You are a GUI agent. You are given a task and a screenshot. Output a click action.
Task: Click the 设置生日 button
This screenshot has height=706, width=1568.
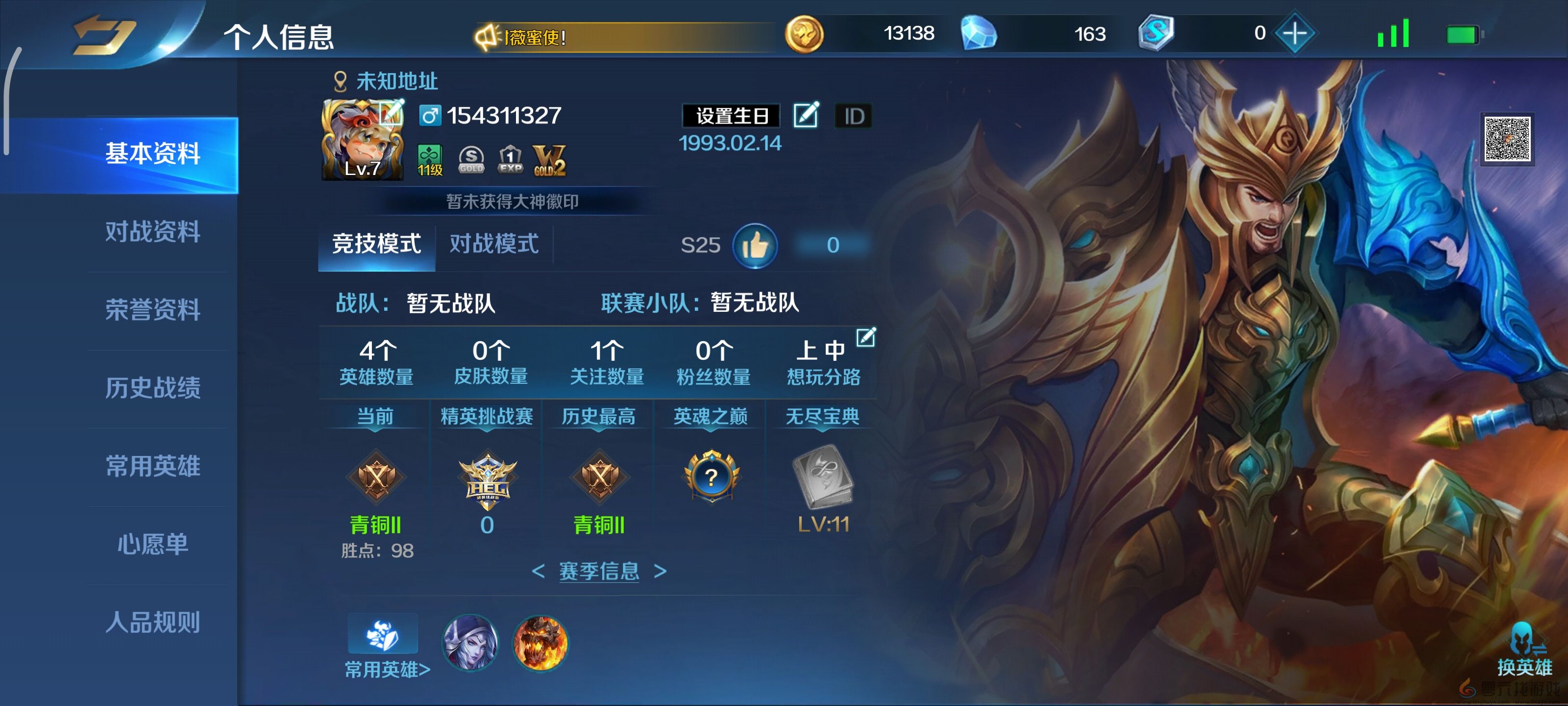tap(731, 116)
